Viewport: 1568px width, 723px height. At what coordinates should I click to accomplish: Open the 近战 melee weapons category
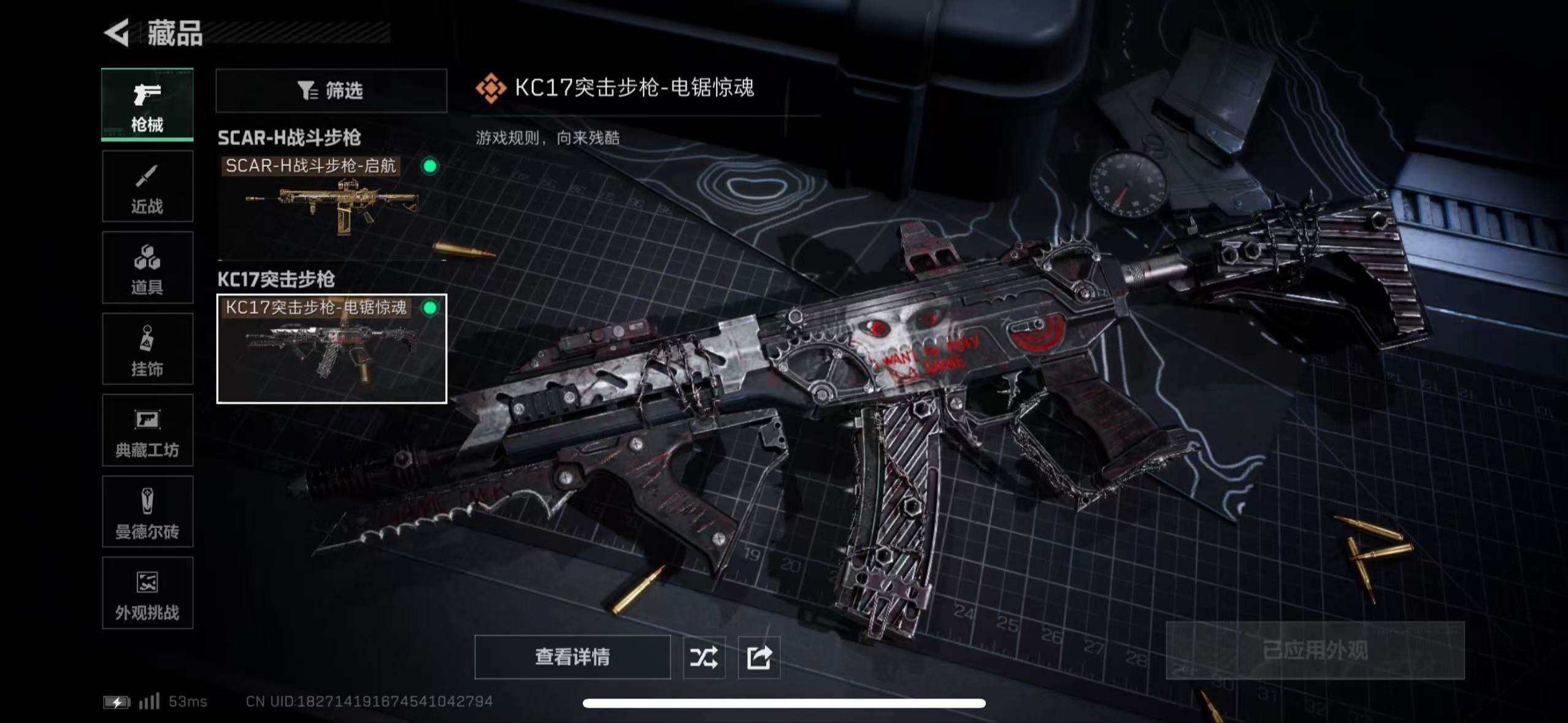point(147,186)
